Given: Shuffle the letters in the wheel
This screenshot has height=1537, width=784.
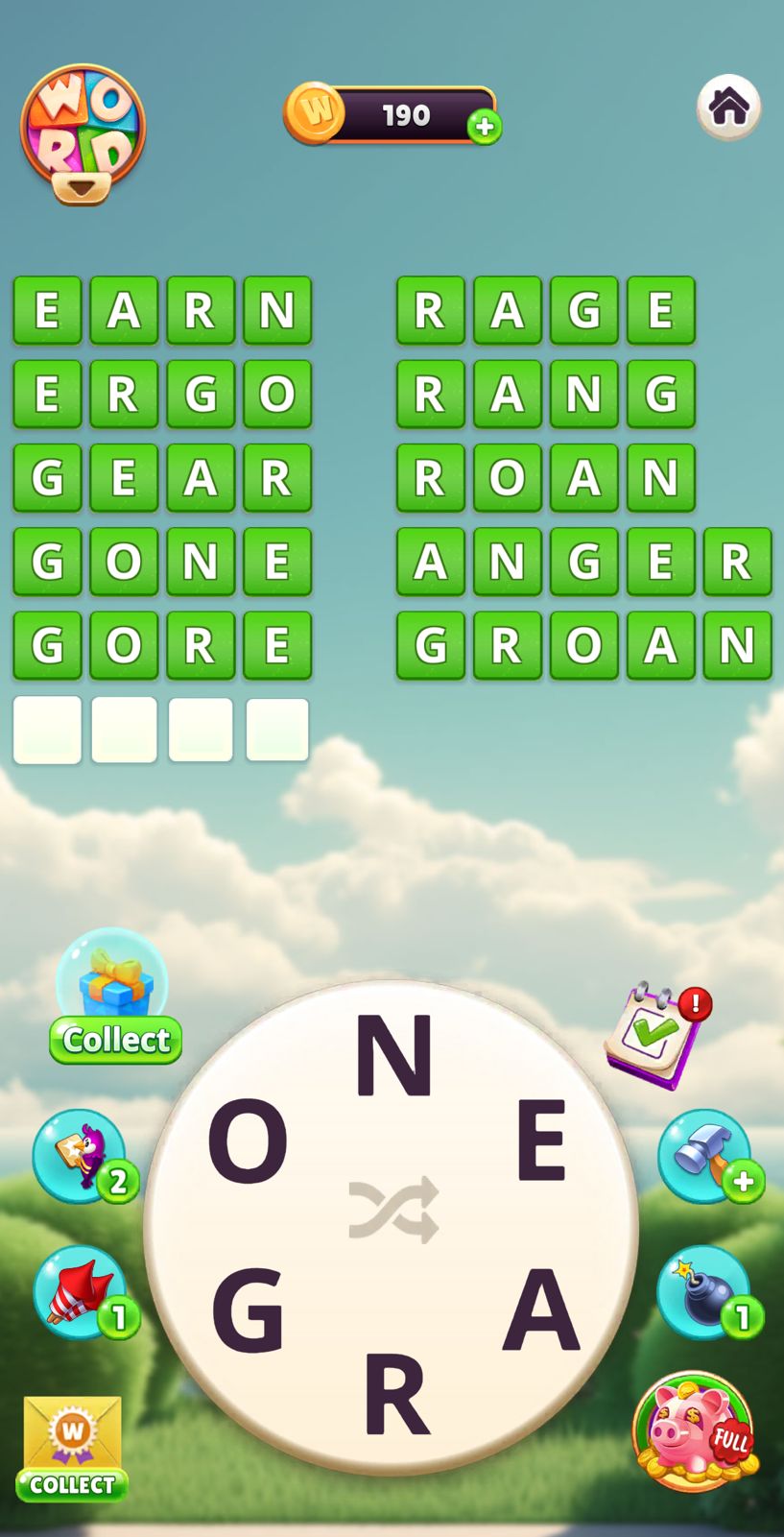Looking at the screenshot, I should [393, 1210].
